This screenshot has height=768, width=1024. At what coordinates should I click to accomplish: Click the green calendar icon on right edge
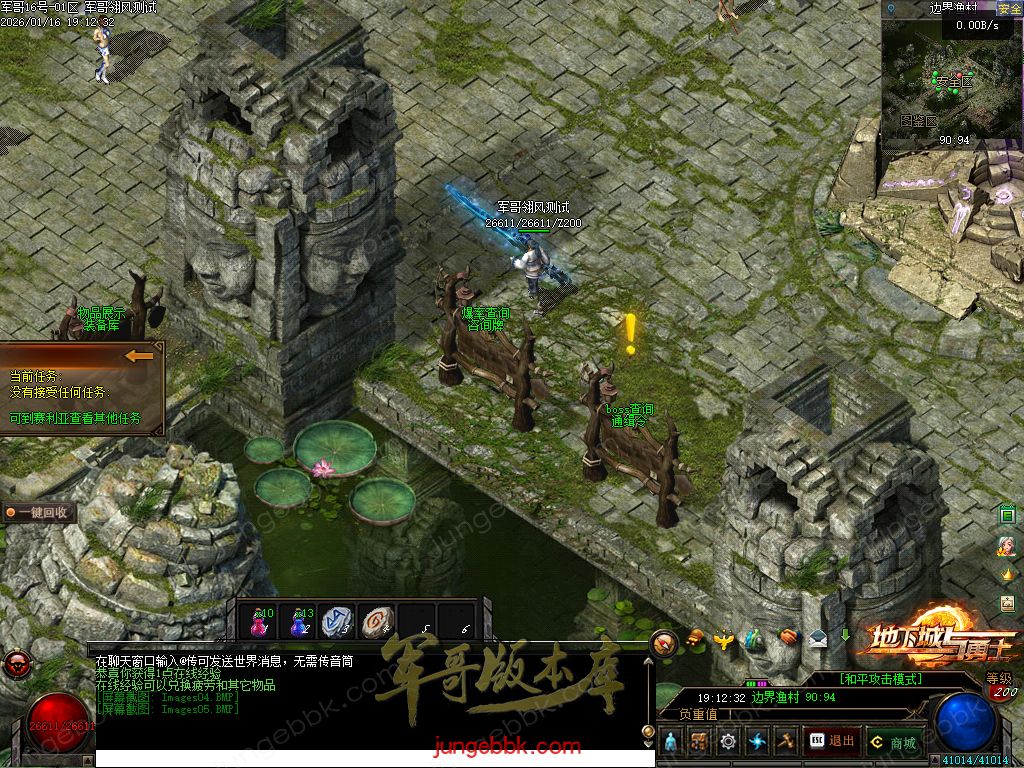coord(1008,515)
